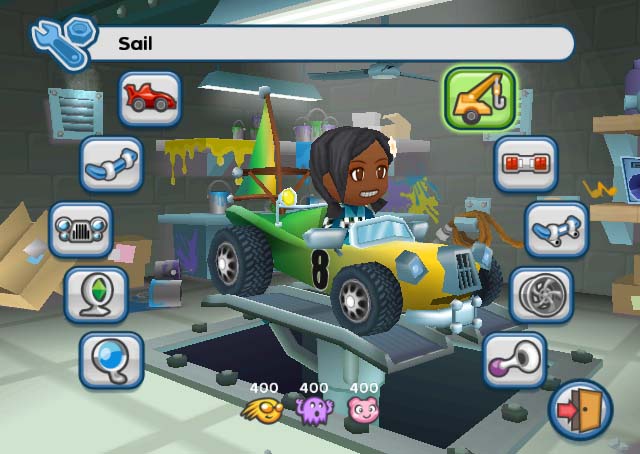
Task: Select the highlighted yellow tow crane icon
Action: (479, 100)
